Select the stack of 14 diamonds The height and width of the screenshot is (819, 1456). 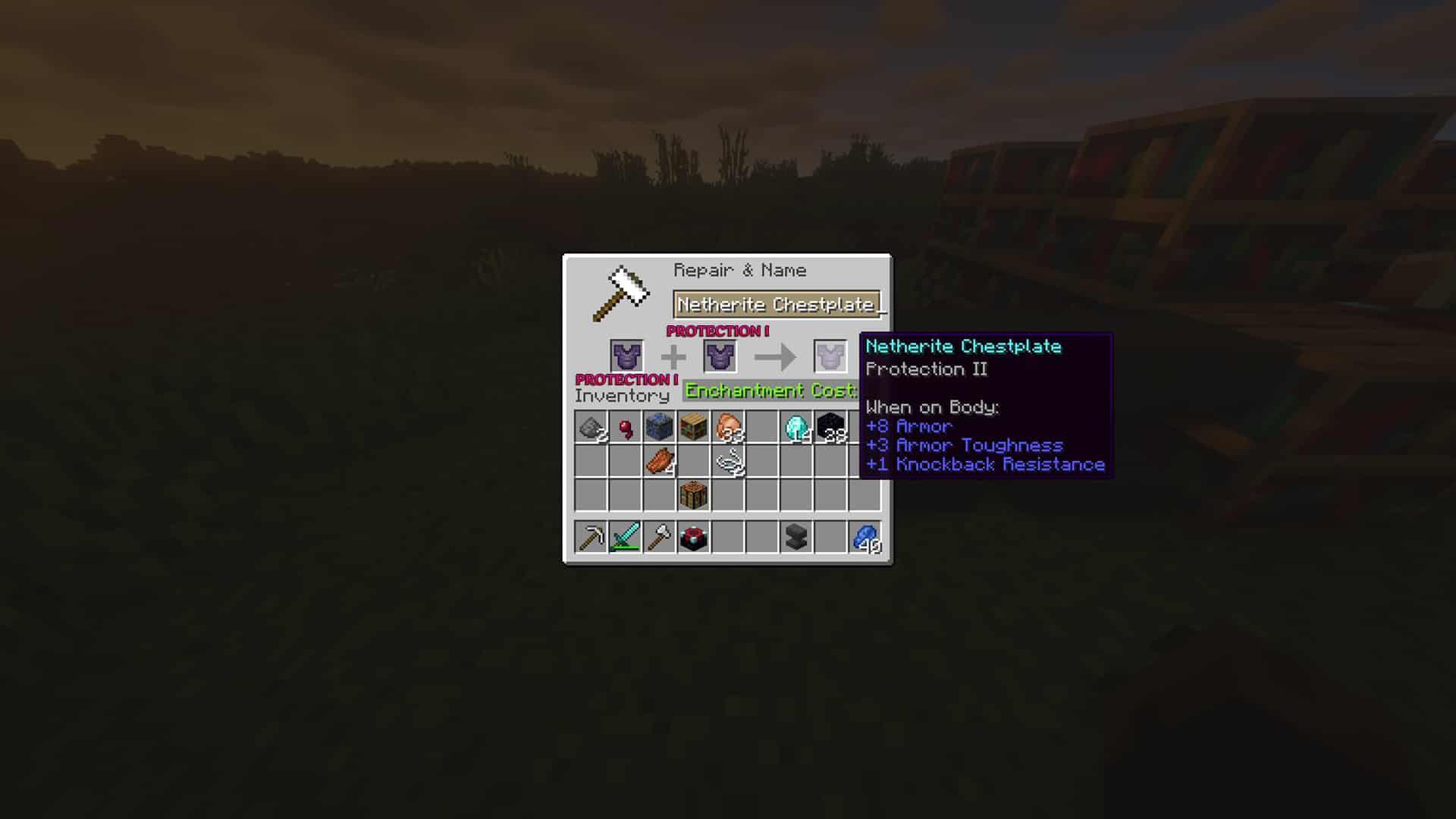(x=796, y=428)
